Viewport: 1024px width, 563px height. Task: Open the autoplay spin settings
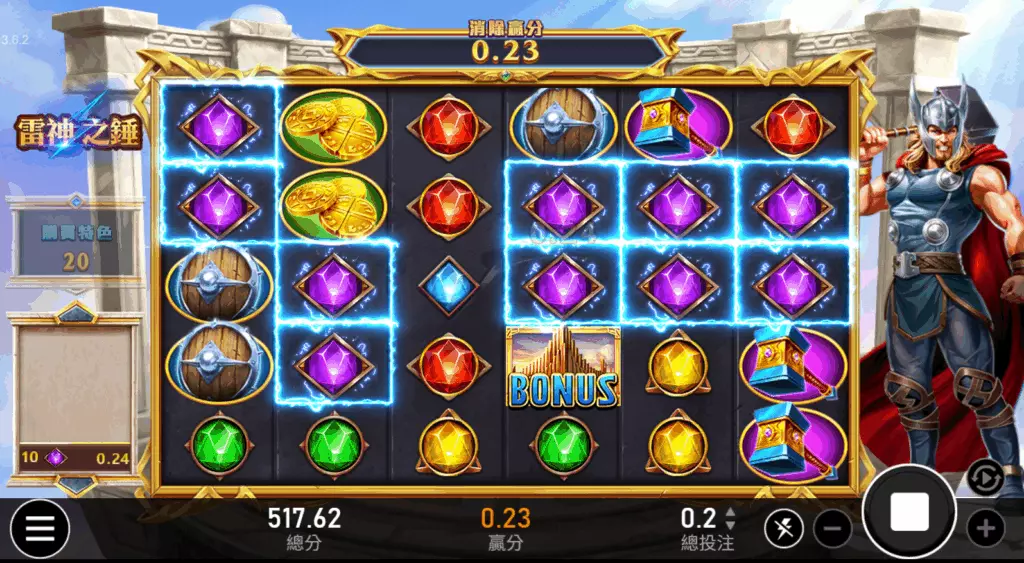point(985,479)
